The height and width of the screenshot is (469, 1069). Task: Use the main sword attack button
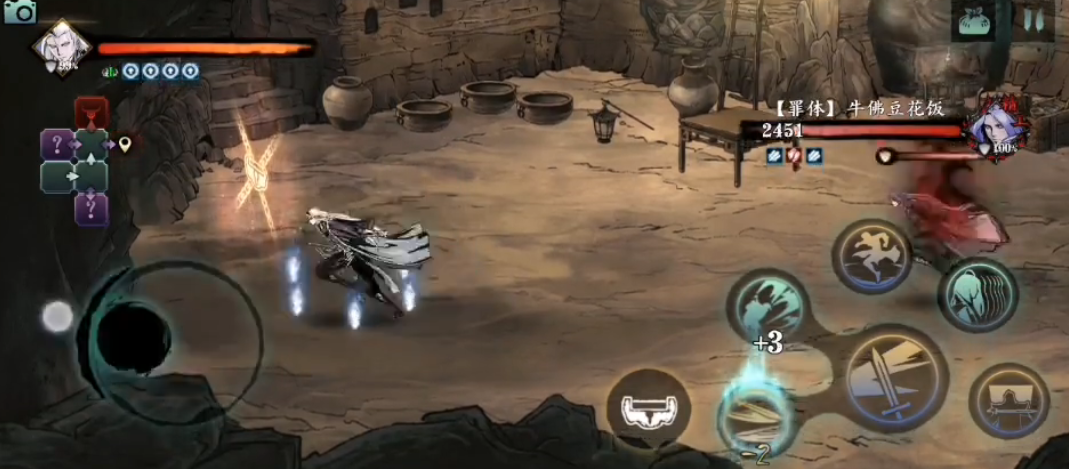(x=895, y=378)
